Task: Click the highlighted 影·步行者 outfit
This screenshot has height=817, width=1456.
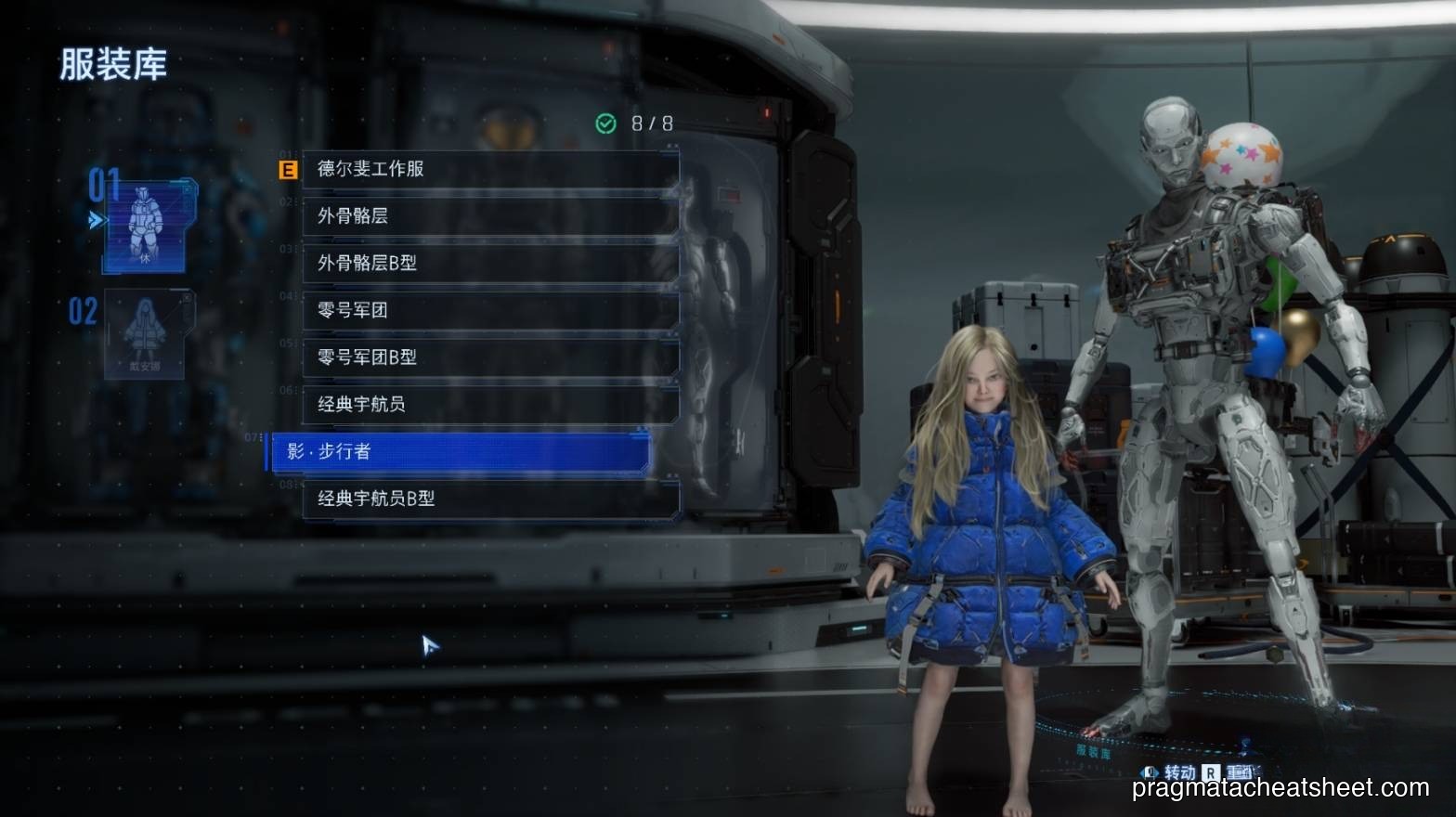Action: pyautogui.click(x=460, y=452)
